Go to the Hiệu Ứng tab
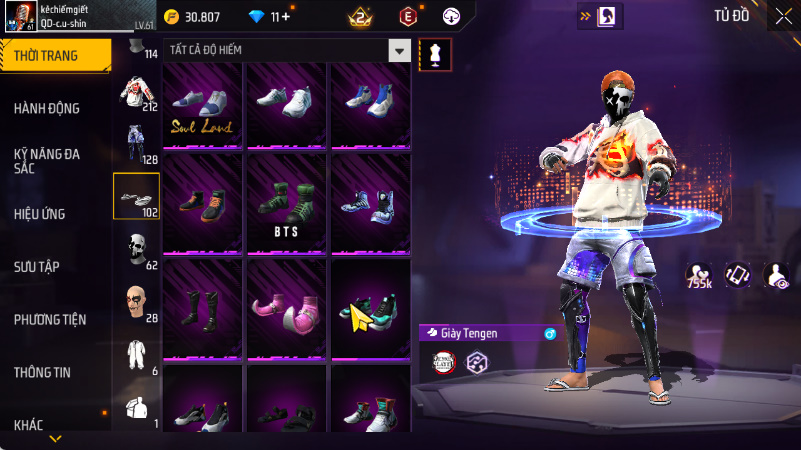Viewport: 801px width, 450px height. [40, 213]
